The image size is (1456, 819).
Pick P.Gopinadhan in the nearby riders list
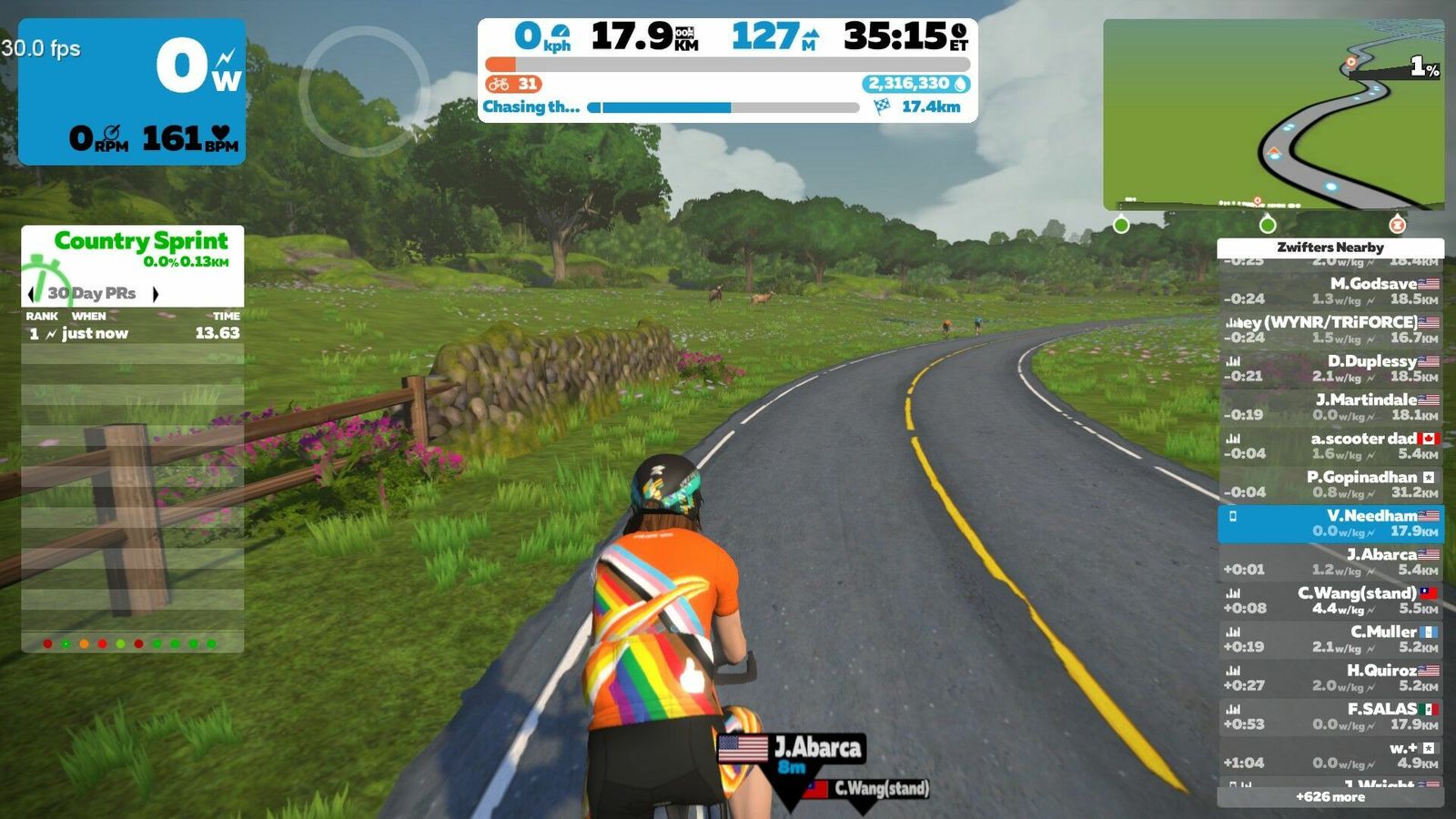(1330, 484)
